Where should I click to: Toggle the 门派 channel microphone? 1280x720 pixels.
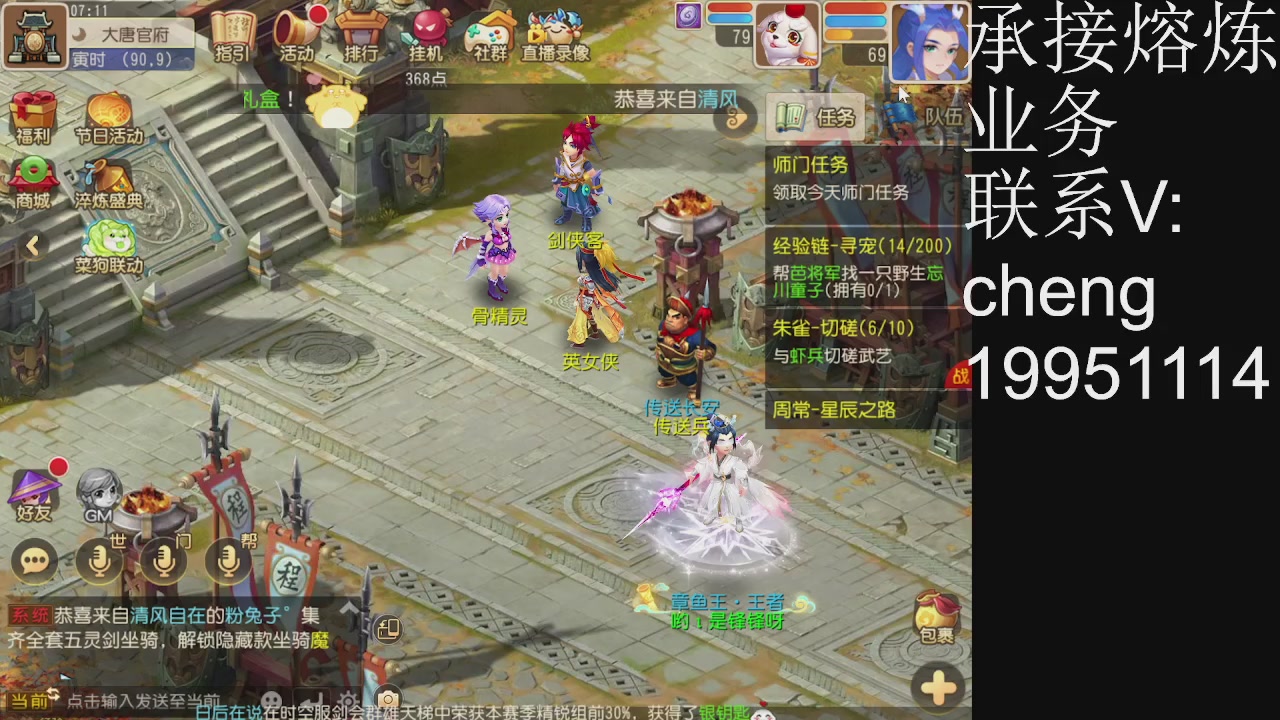163,560
